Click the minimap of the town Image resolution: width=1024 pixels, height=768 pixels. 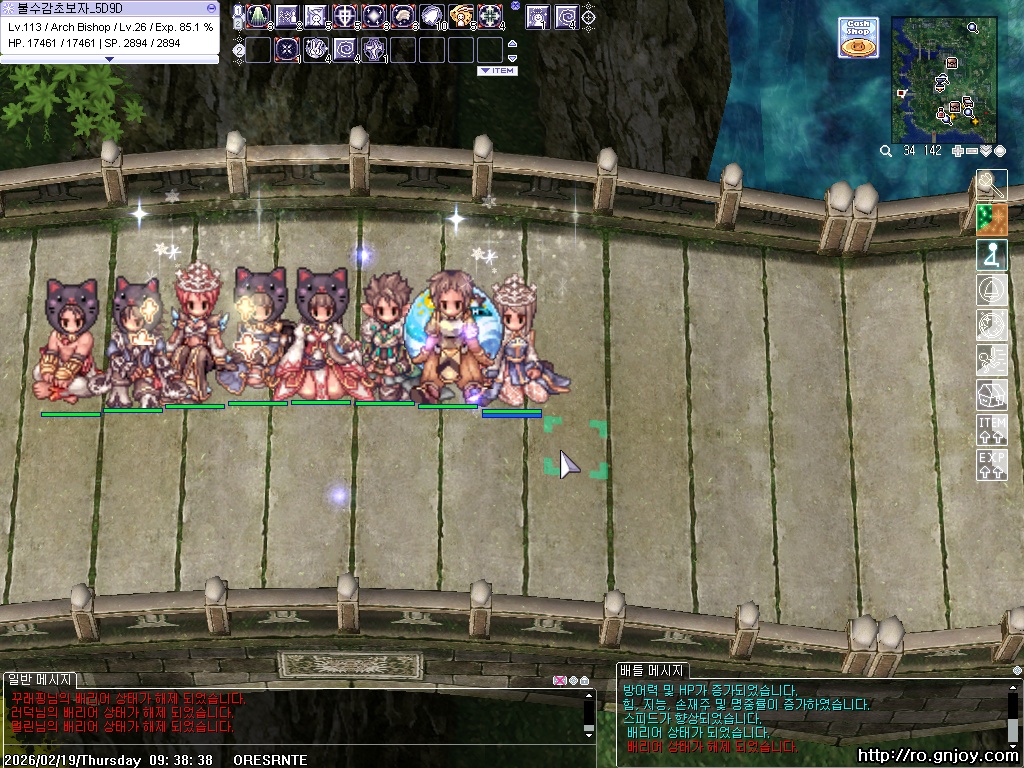point(944,79)
